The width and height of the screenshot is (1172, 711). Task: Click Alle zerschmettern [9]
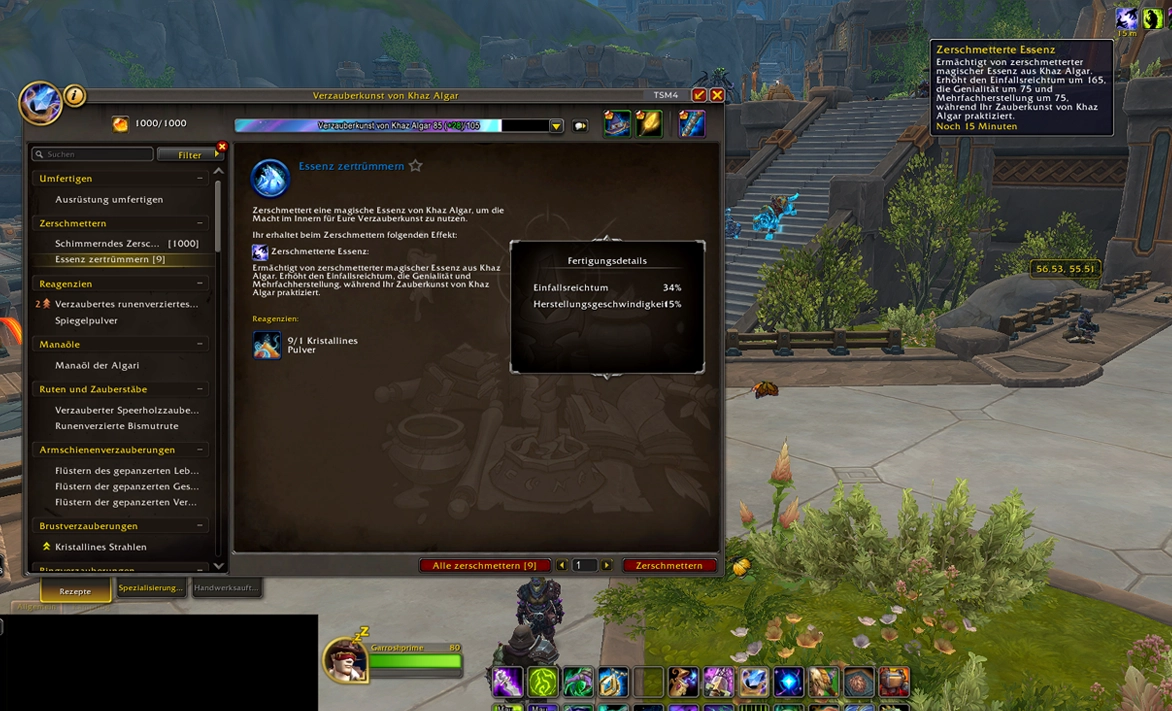coord(484,565)
